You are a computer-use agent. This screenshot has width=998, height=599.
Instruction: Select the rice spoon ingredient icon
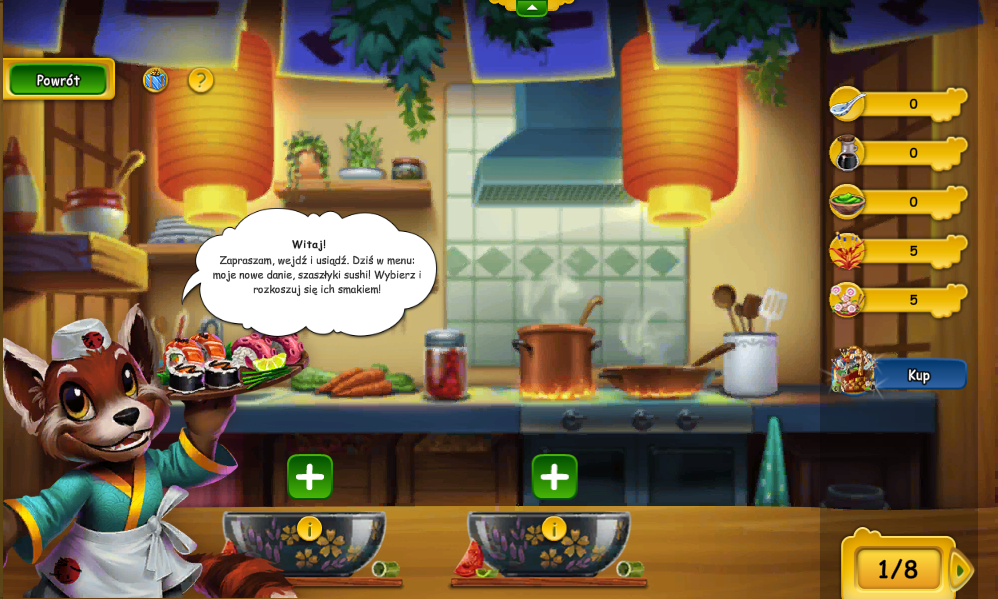coord(847,103)
